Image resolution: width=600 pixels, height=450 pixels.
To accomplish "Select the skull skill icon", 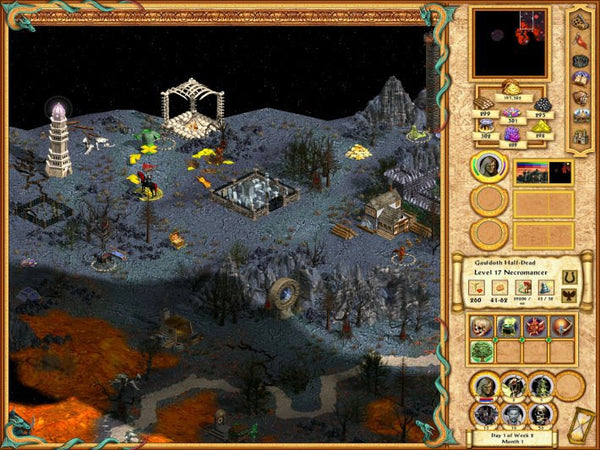I will 484,327.
